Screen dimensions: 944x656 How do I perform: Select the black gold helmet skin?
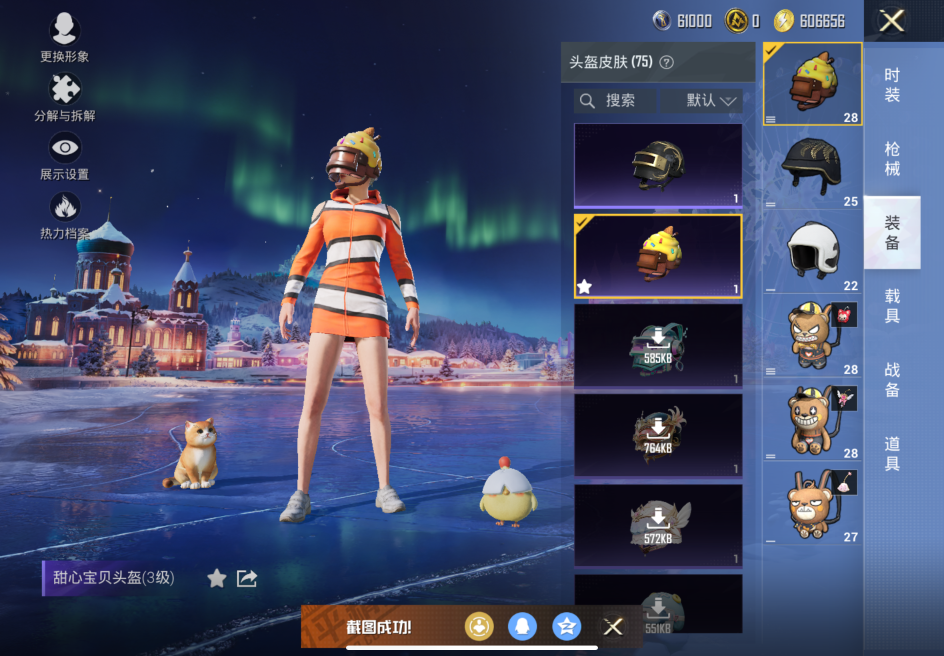658,165
